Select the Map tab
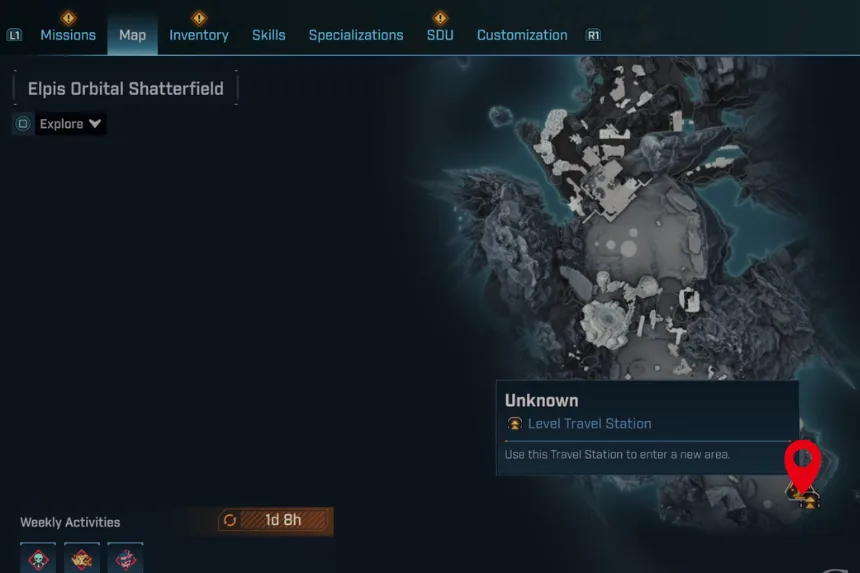Screen dimensions: 860x573 tap(132, 35)
